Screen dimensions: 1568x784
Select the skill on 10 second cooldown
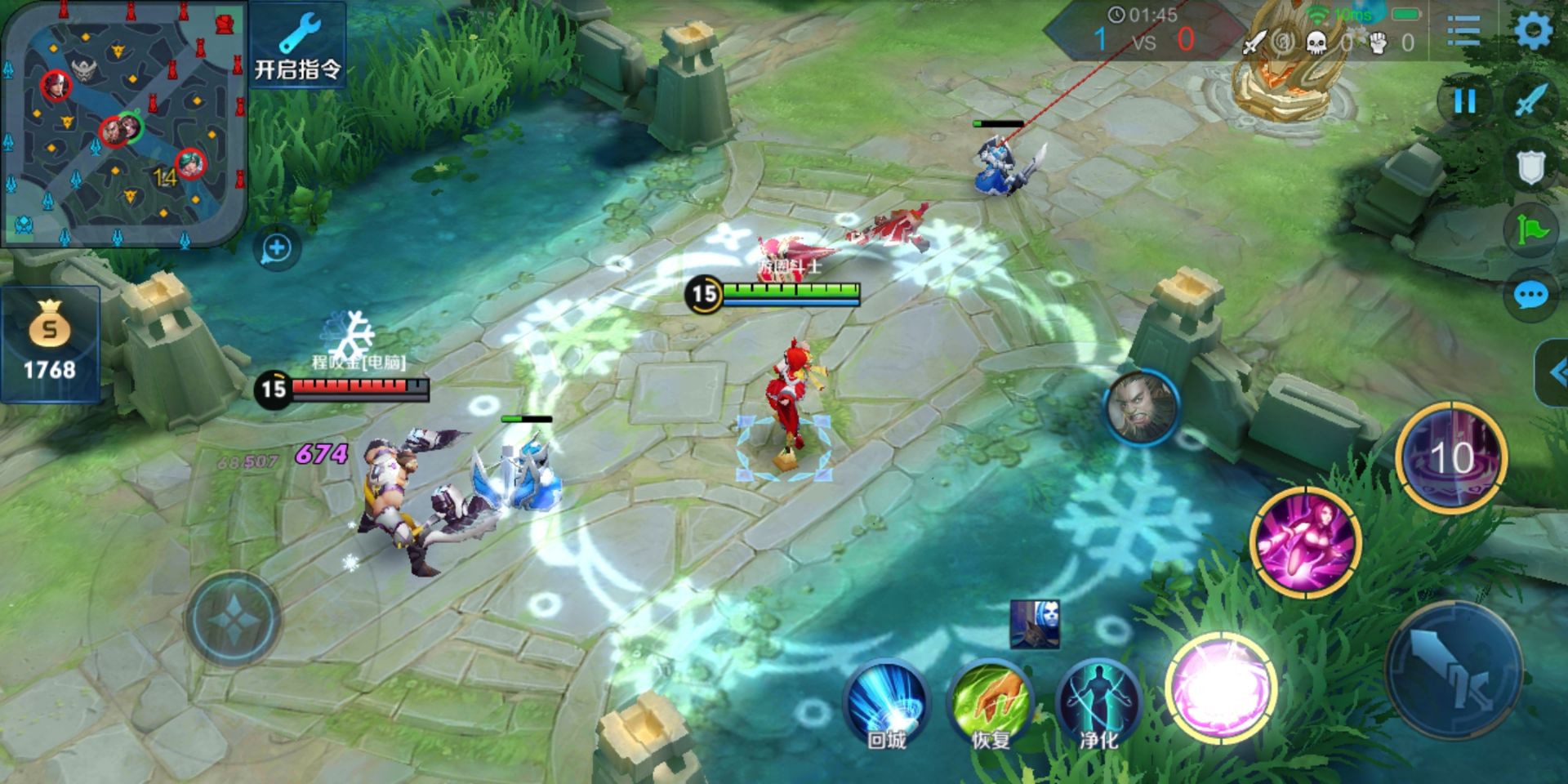(x=1451, y=457)
